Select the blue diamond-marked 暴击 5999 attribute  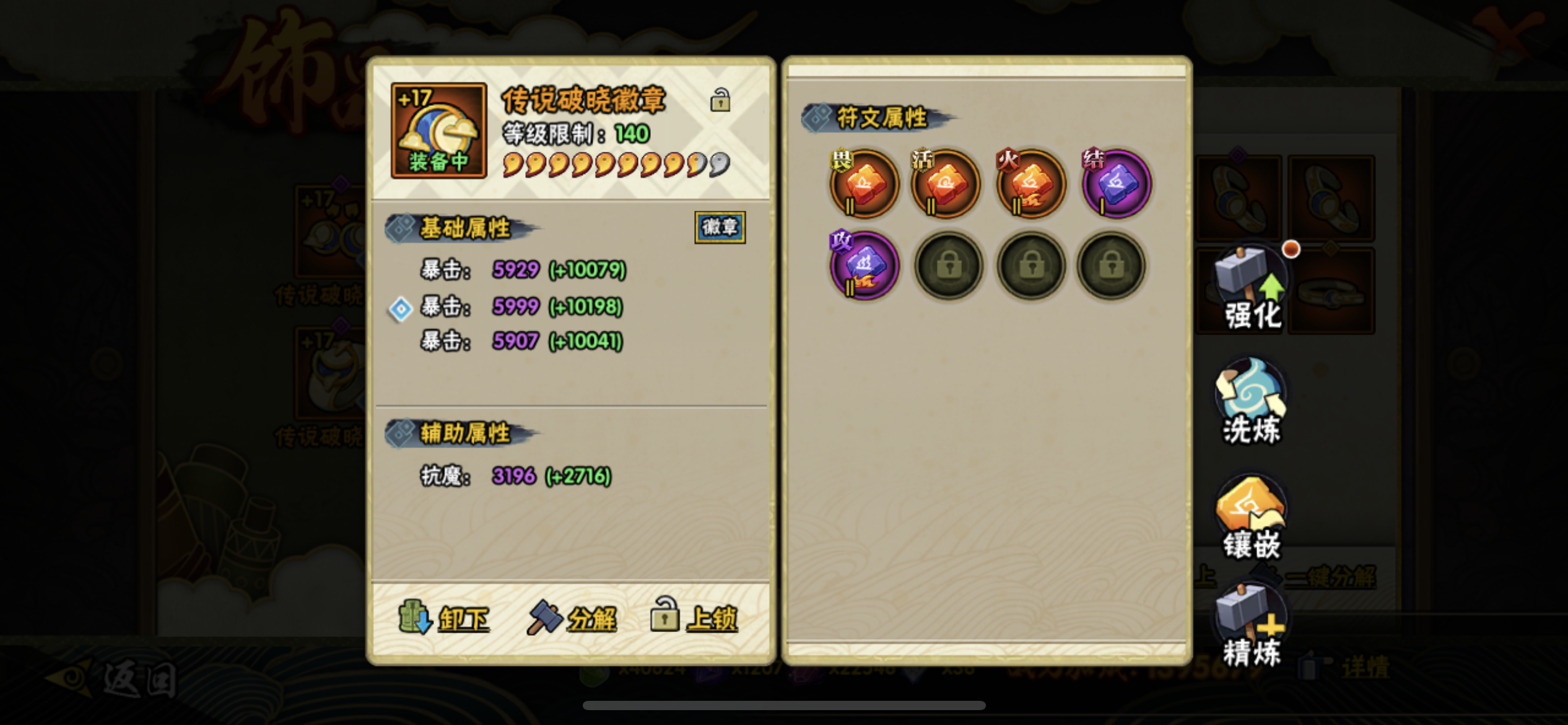[x=521, y=307]
